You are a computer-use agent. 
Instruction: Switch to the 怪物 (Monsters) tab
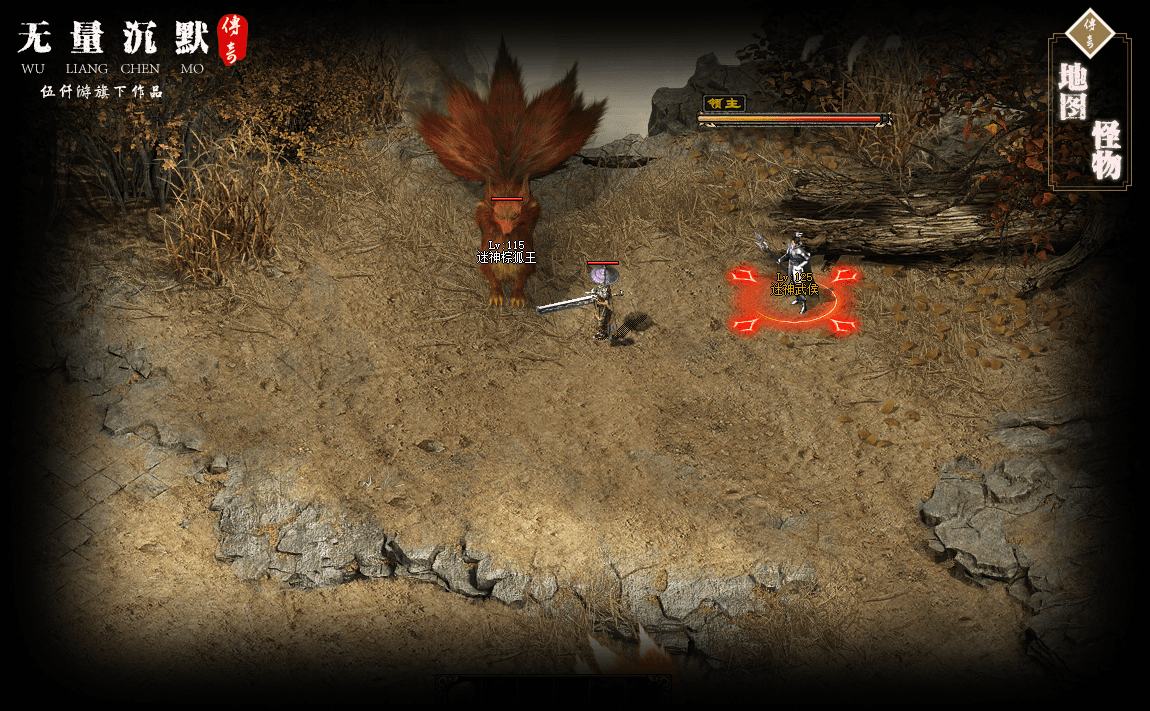(1106, 150)
